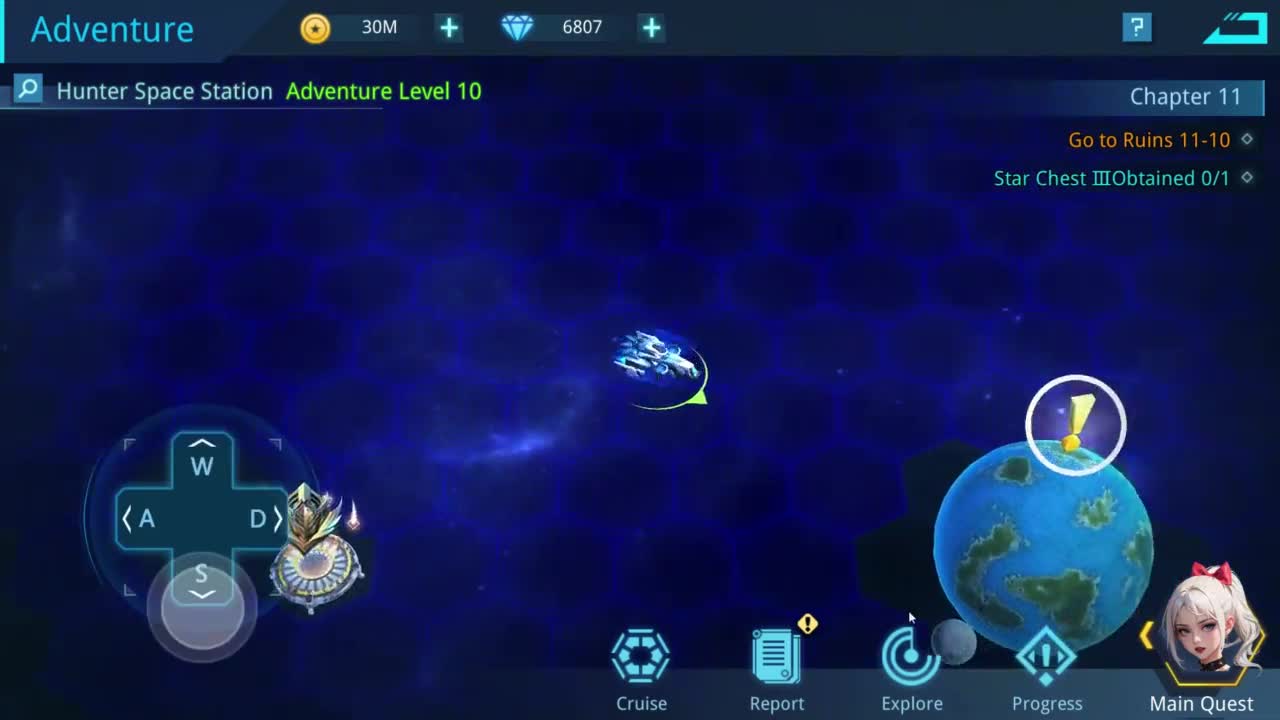Tap the A direction on the d-pad
This screenshot has height=720, width=1280.
pyautogui.click(x=142, y=518)
